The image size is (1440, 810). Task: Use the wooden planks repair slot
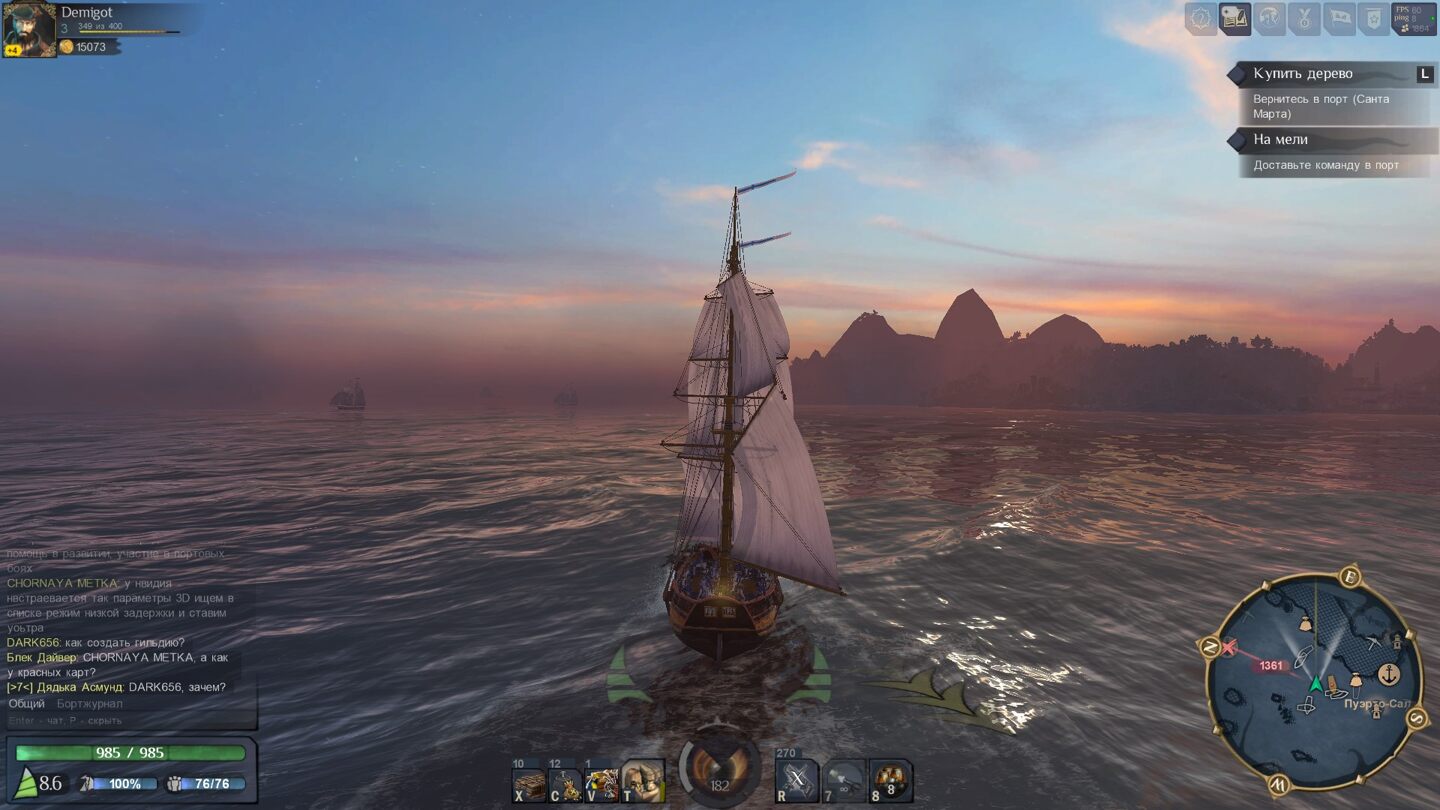[x=529, y=784]
